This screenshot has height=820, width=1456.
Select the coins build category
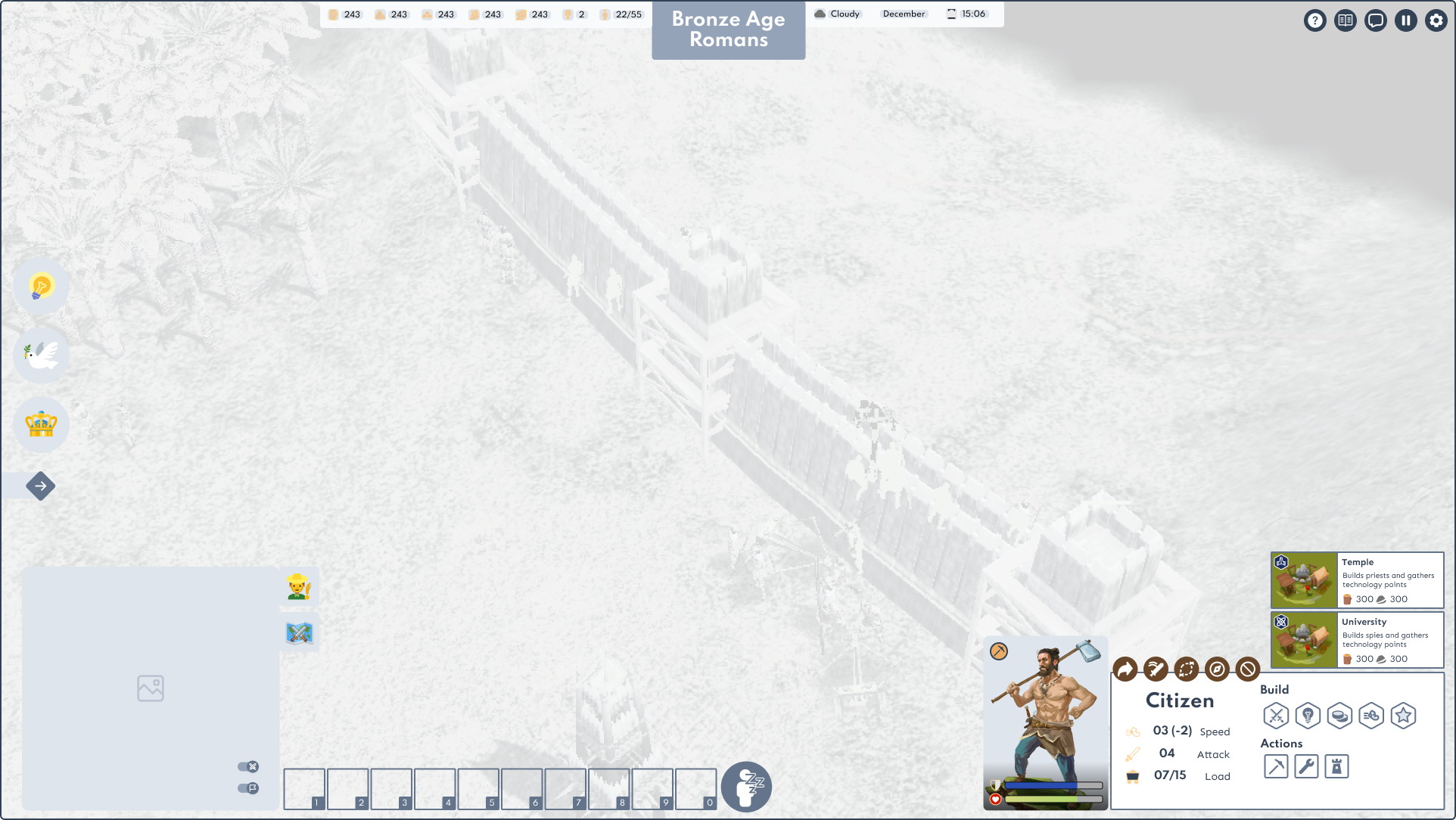[x=1339, y=715]
